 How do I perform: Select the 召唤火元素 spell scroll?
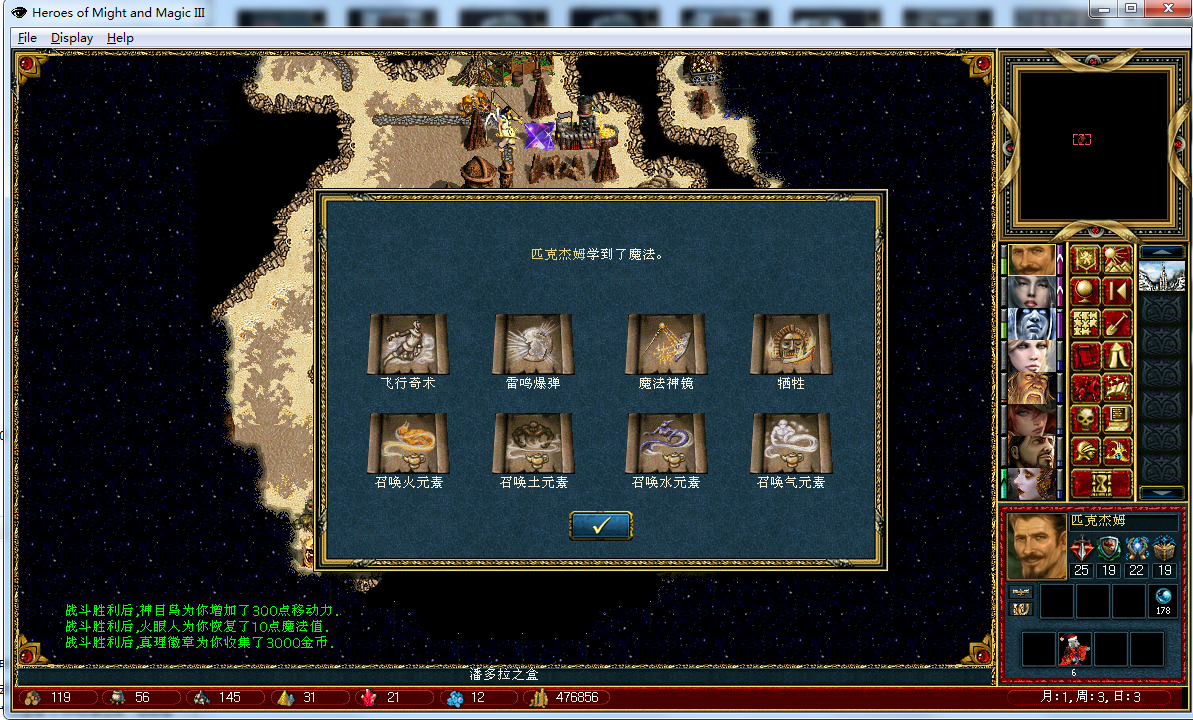click(408, 443)
